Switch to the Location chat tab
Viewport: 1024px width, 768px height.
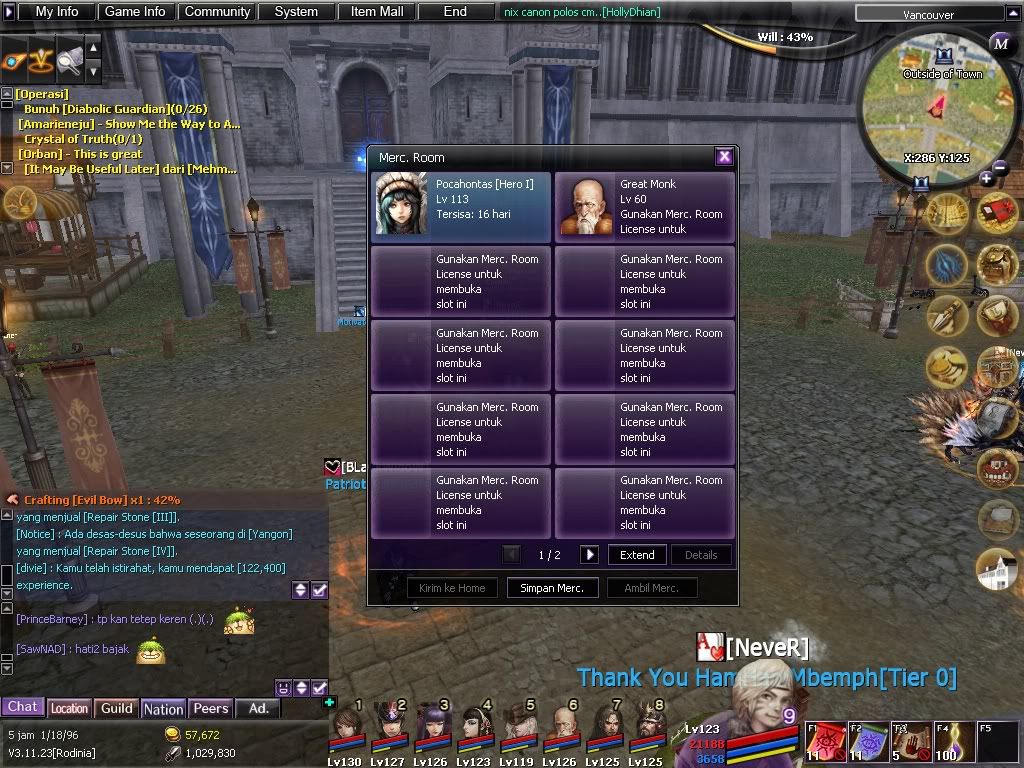click(69, 708)
